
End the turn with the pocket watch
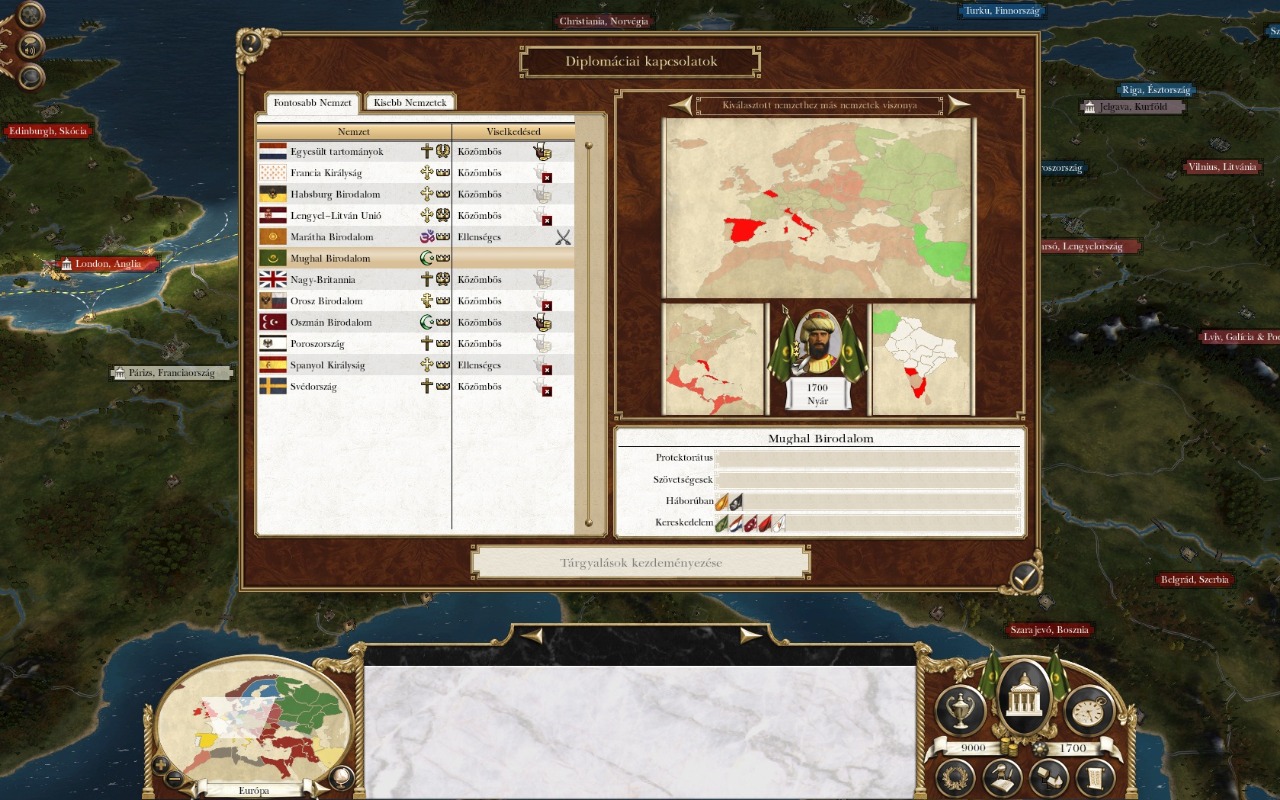coord(1089,710)
